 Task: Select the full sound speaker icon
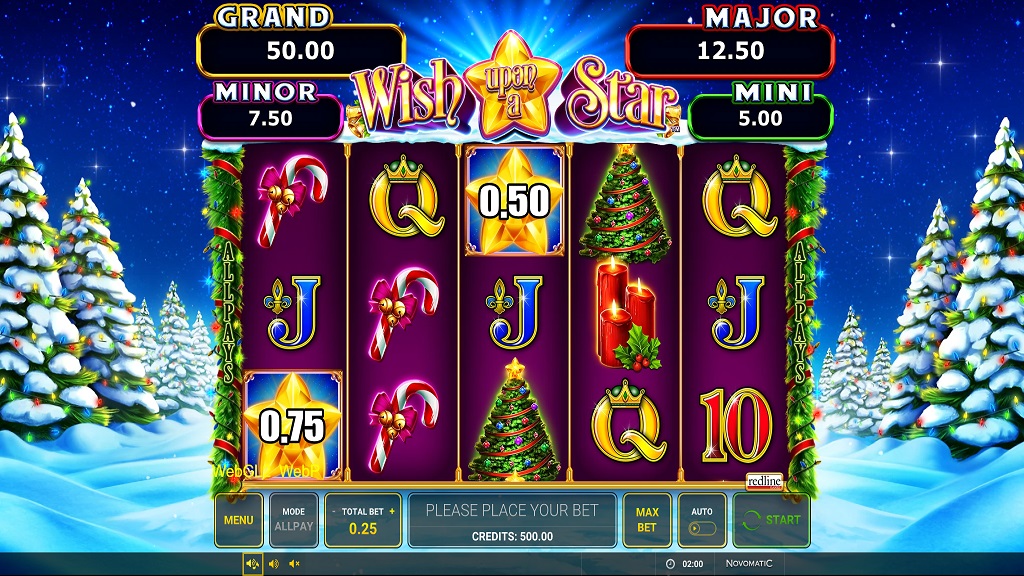[252, 565]
